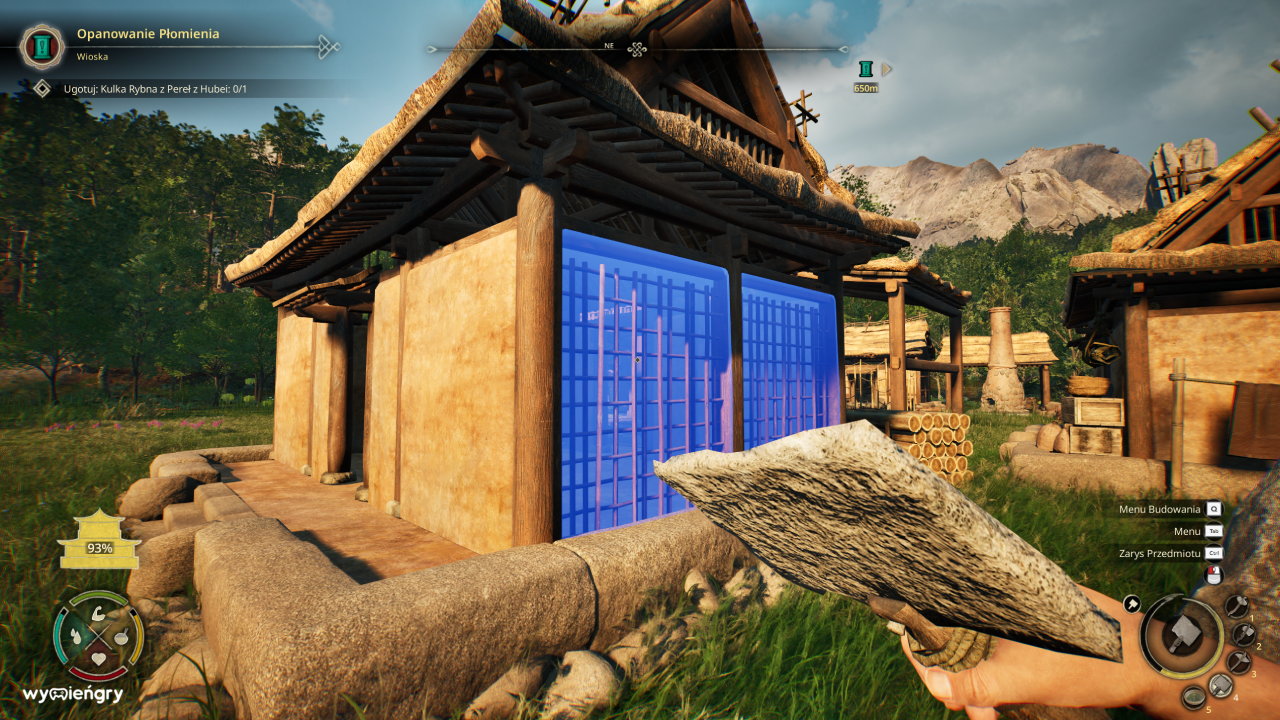
Task: Switch to the axe in slot 2
Action: pos(1244,634)
